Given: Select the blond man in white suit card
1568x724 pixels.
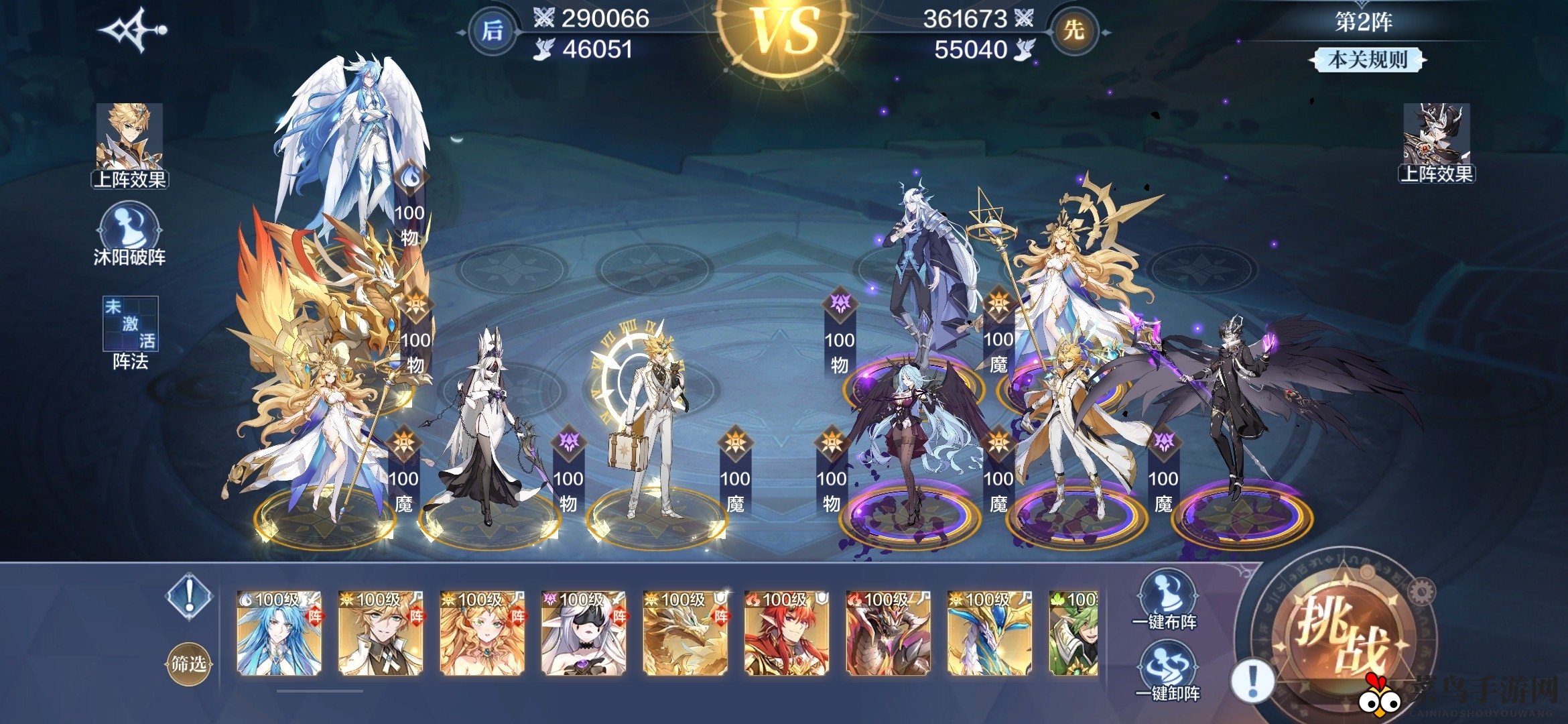Looking at the screenshot, I should tap(381, 632).
